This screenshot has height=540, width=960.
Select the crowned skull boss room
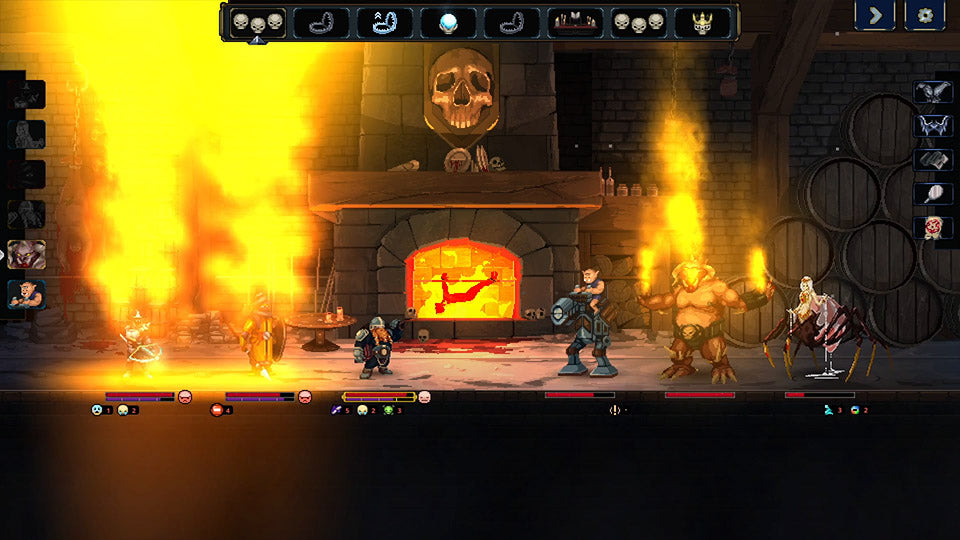click(702, 22)
